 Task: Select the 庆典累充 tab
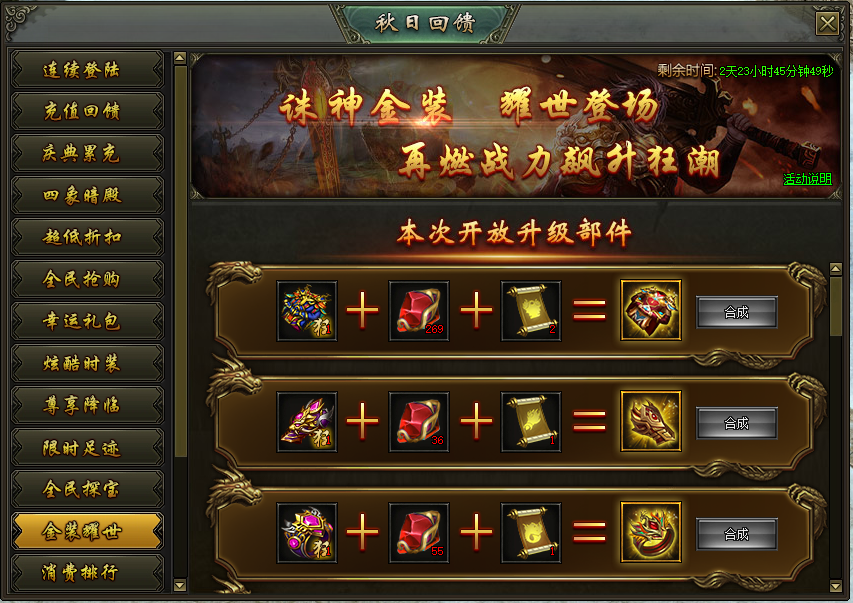pyautogui.click(x=87, y=154)
